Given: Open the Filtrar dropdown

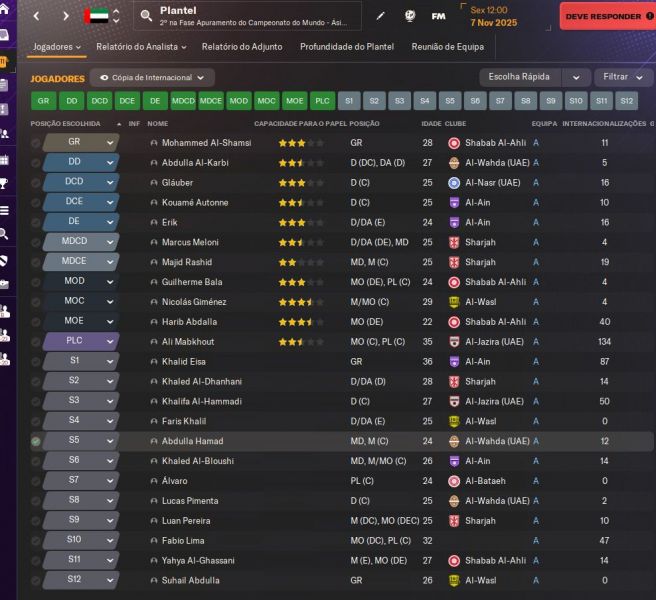Looking at the screenshot, I should (x=622, y=77).
